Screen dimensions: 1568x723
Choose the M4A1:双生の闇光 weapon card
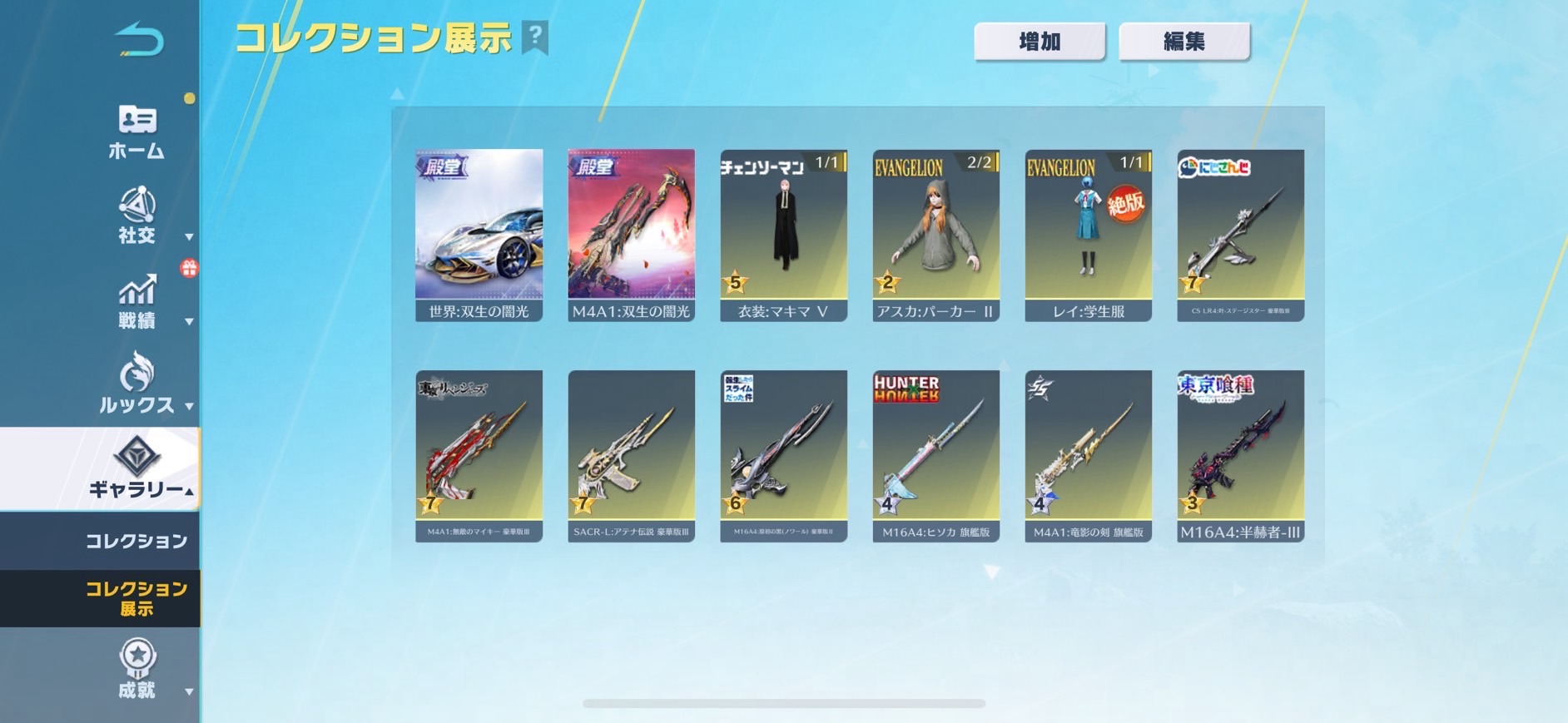coord(631,235)
